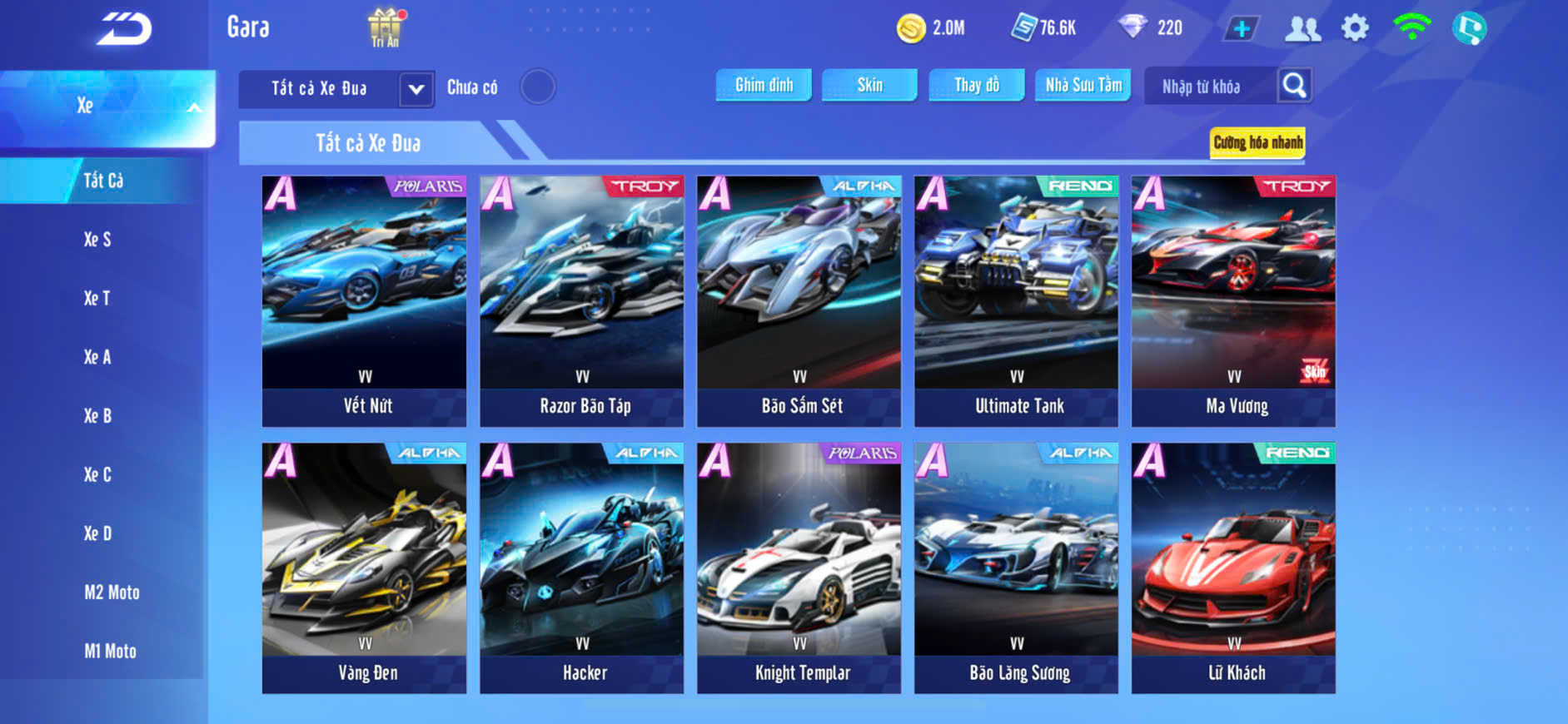Open the Tri Ân gift box

tap(385, 27)
